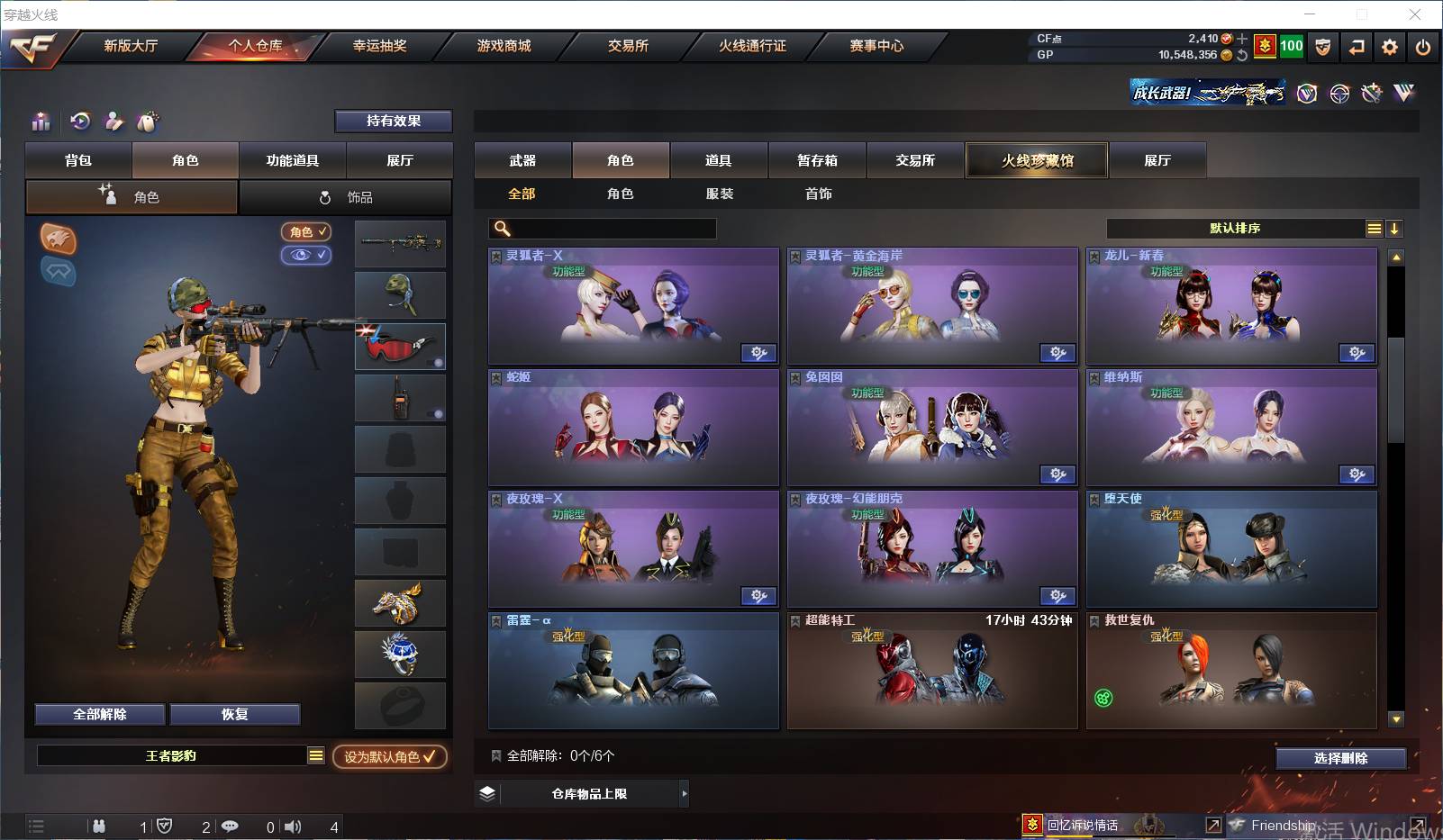Click the speaker volume icon in the bottom status bar
The image size is (1443, 840).
click(x=293, y=826)
